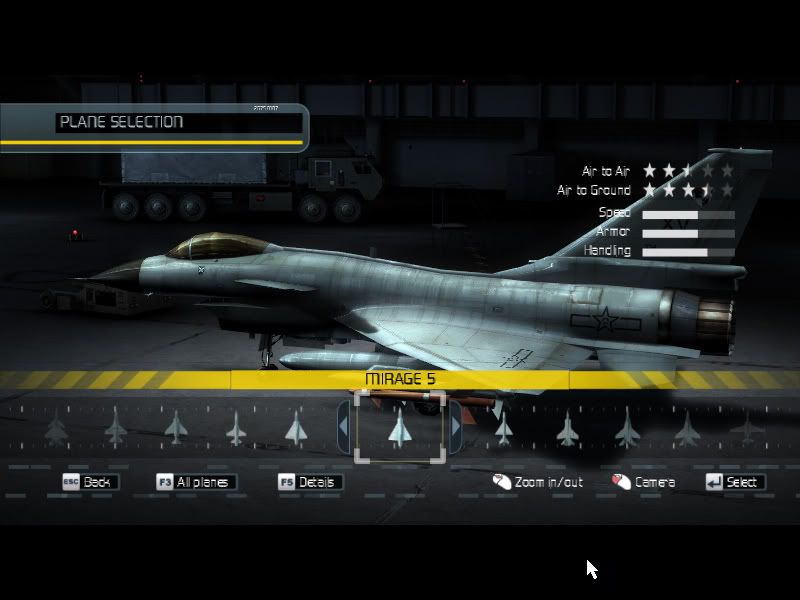
Task: Confirm plane with the Select button
Action: click(734, 482)
